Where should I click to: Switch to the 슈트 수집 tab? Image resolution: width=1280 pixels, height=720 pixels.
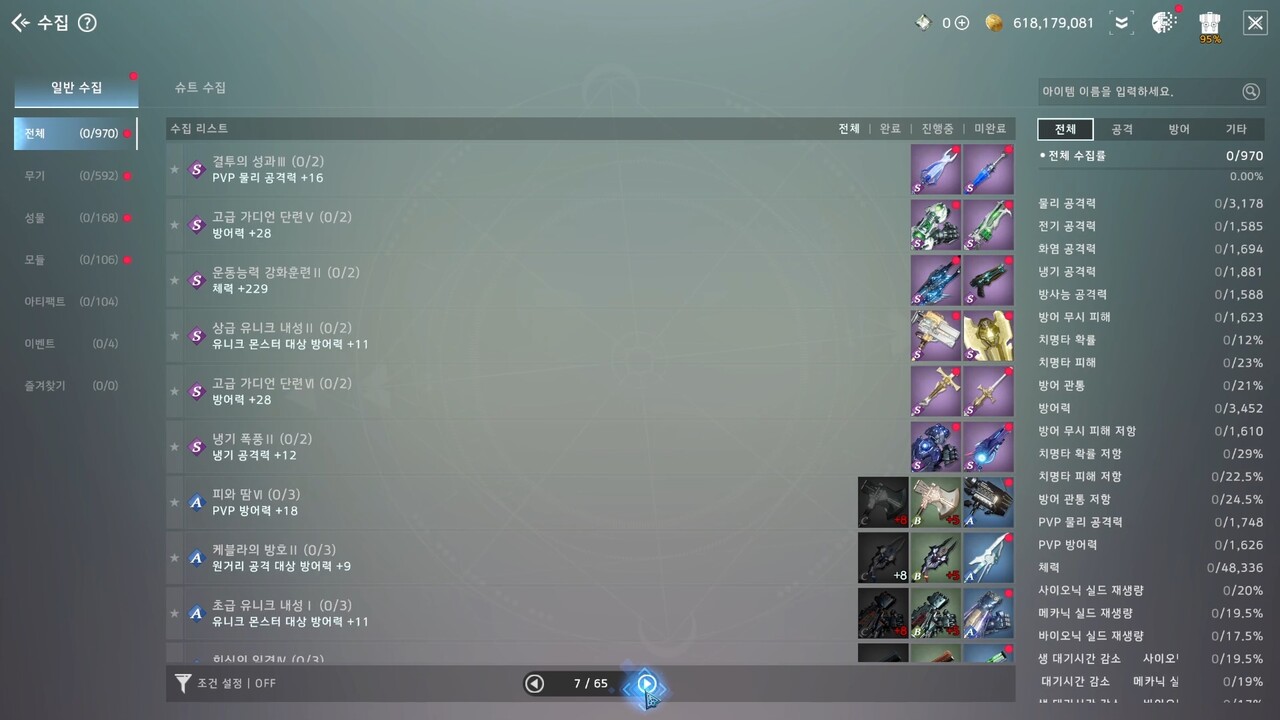click(200, 88)
